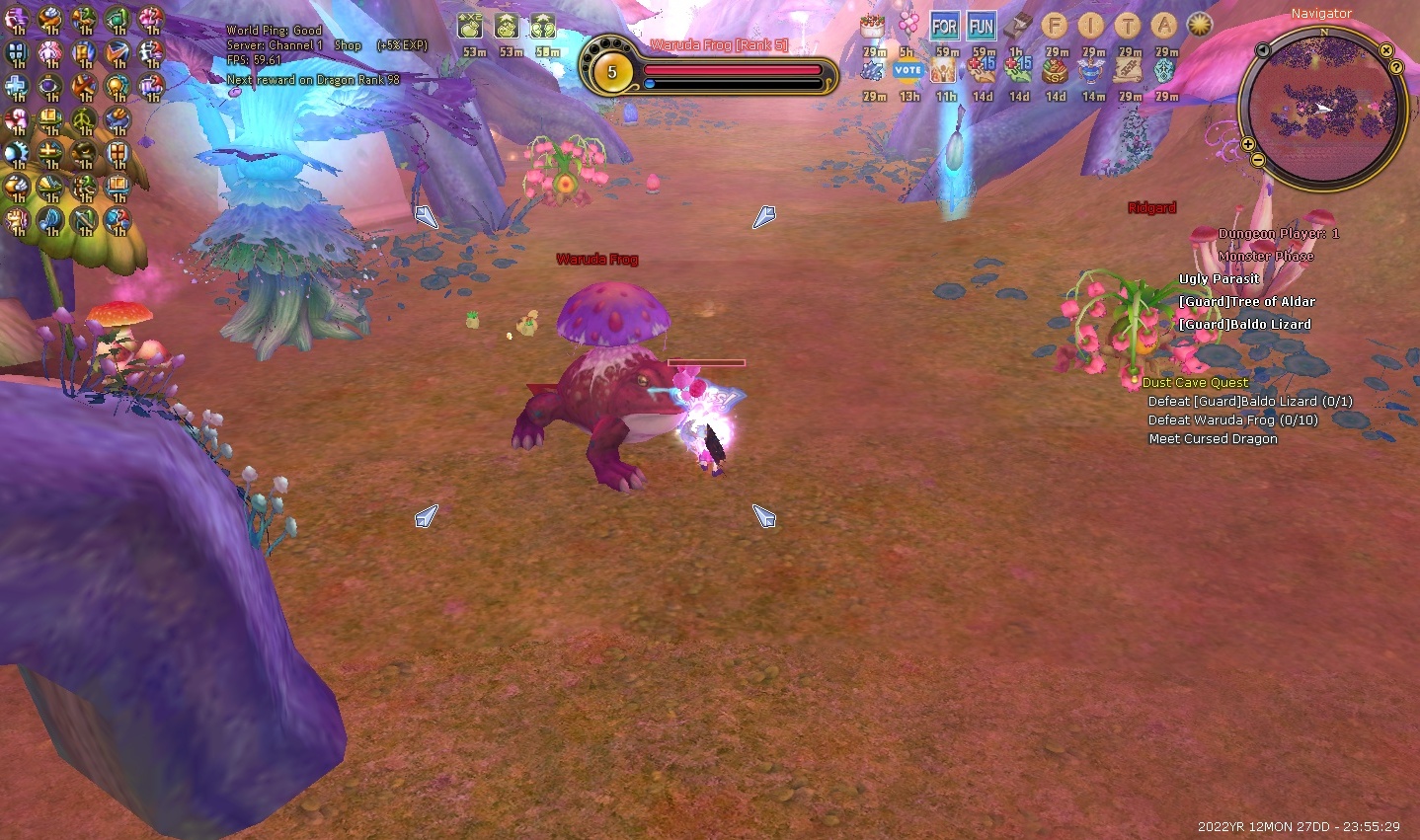
Task: Click the VOTE buff icon
Action: click(x=907, y=70)
